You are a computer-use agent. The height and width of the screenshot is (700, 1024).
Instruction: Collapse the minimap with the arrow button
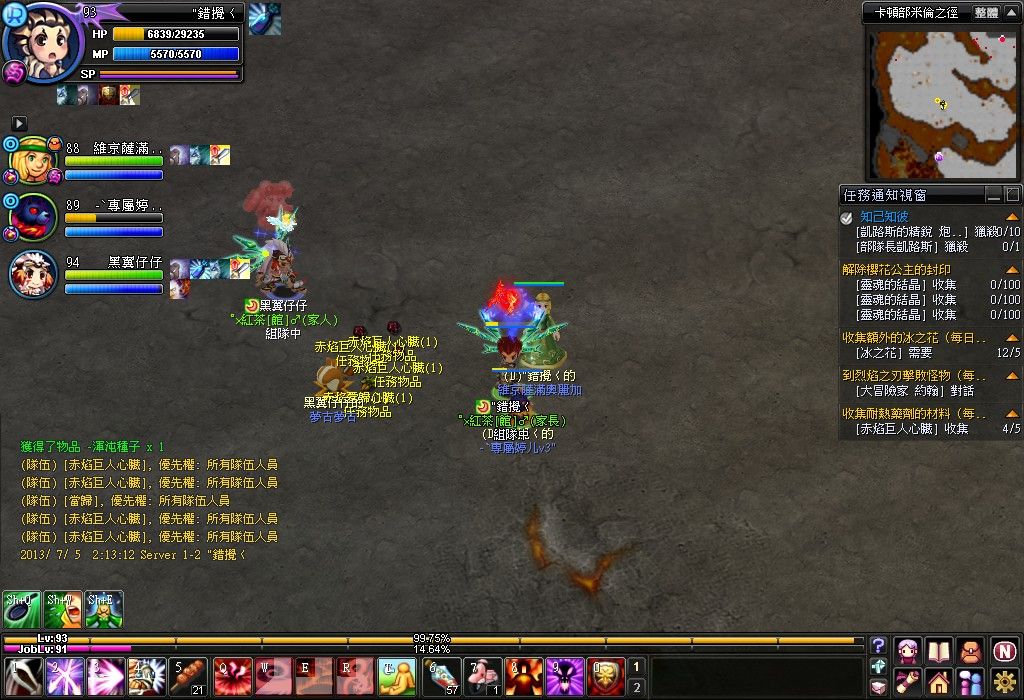click(x=1012, y=13)
